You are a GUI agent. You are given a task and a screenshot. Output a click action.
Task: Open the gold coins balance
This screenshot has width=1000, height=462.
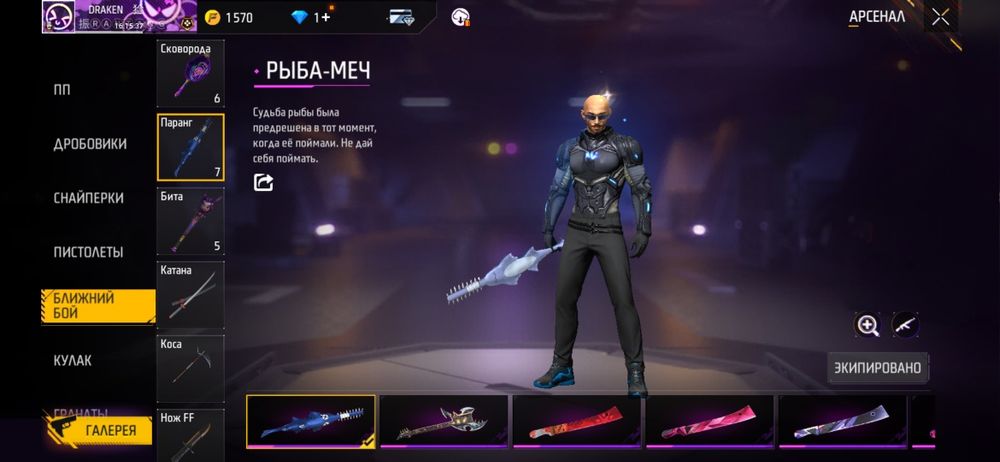229,17
